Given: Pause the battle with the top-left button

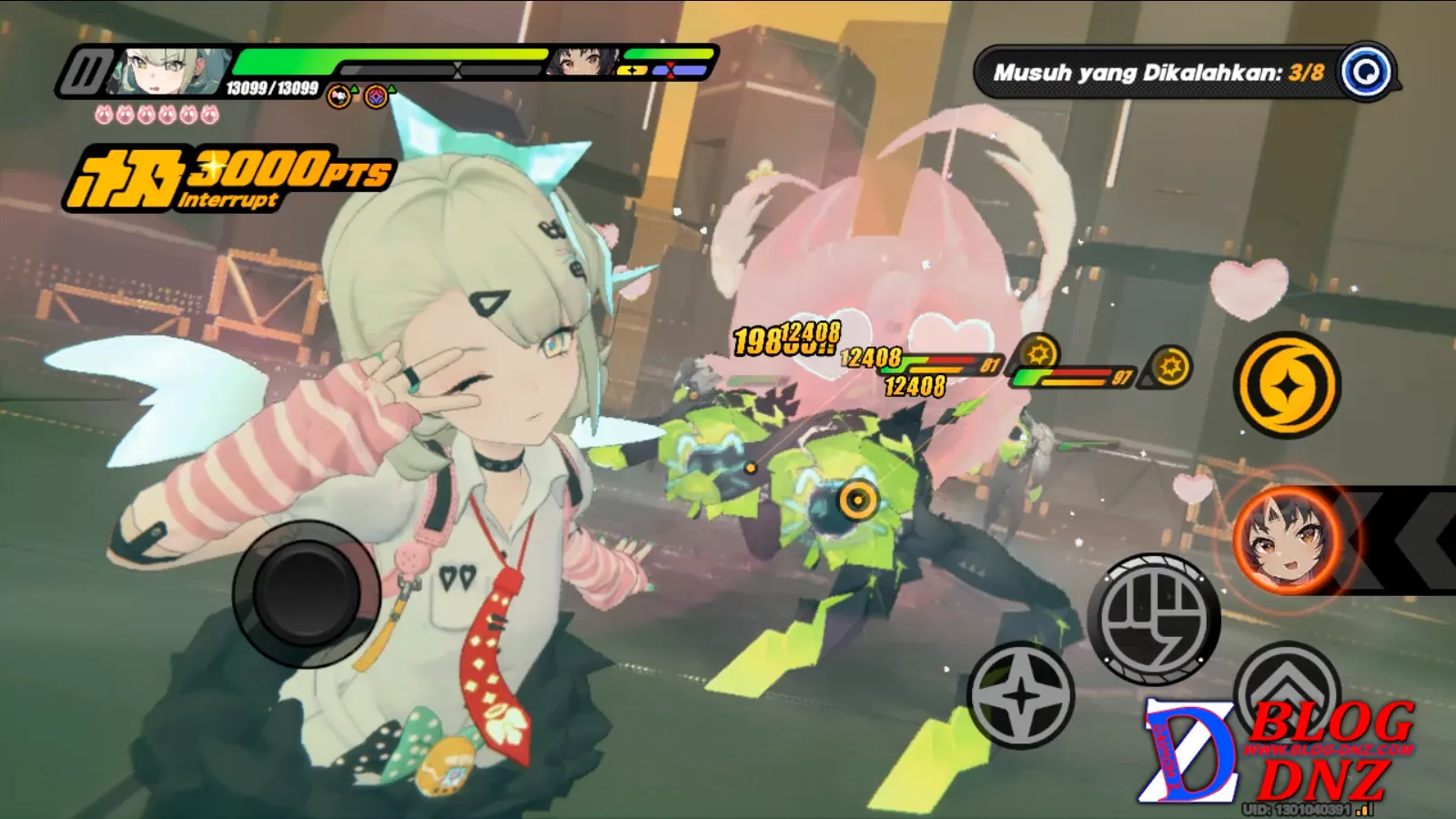Looking at the screenshot, I should 86,71.
